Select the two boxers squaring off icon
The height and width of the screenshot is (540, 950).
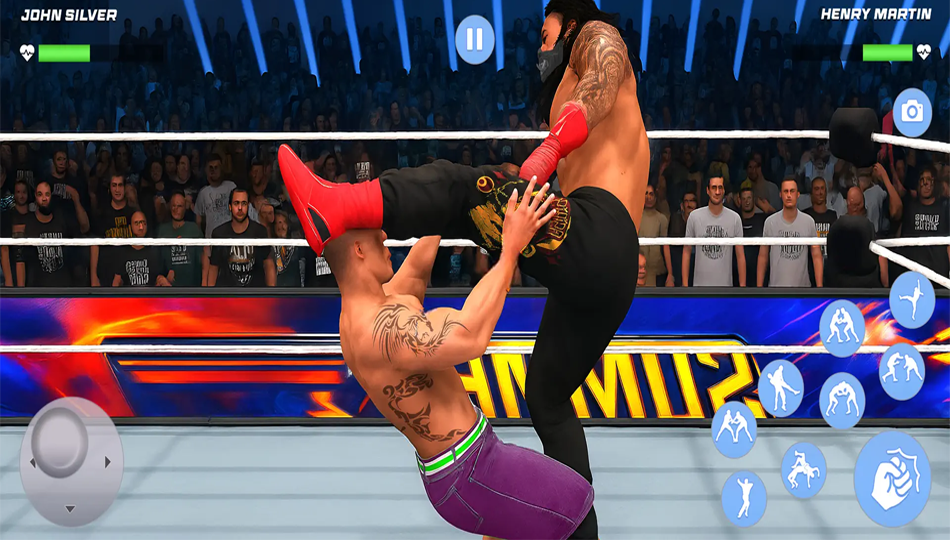pyautogui.click(x=901, y=370)
